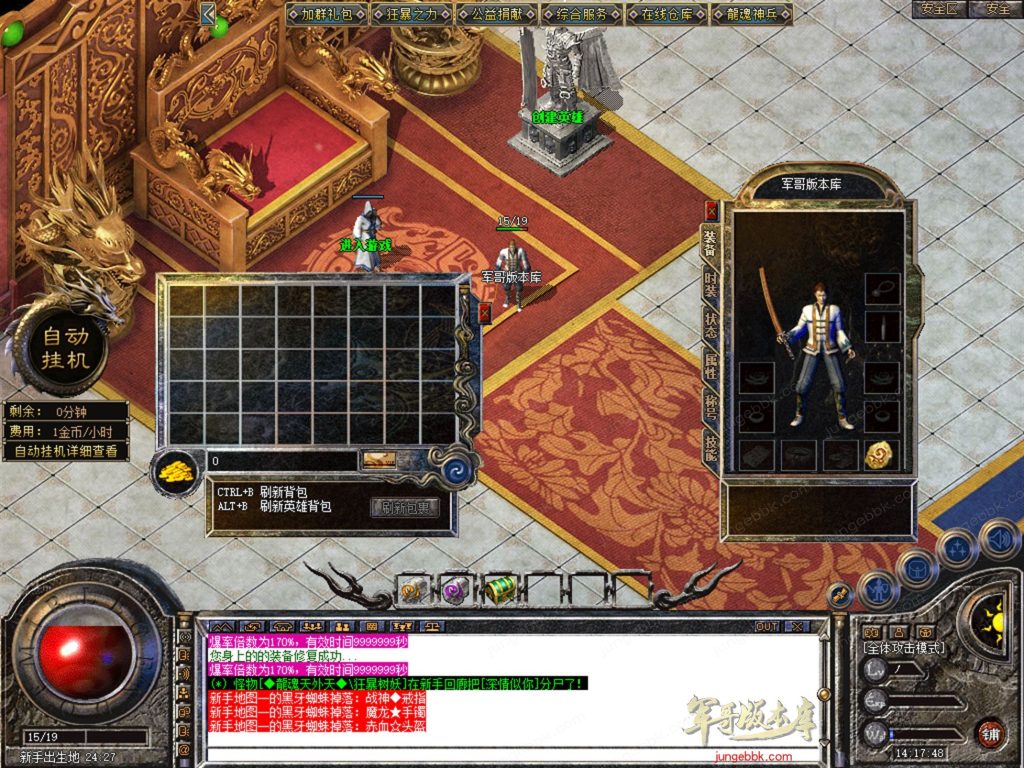Open the green treasure chest hotbar icon
The image size is (1024, 768).
click(x=500, y=590)
